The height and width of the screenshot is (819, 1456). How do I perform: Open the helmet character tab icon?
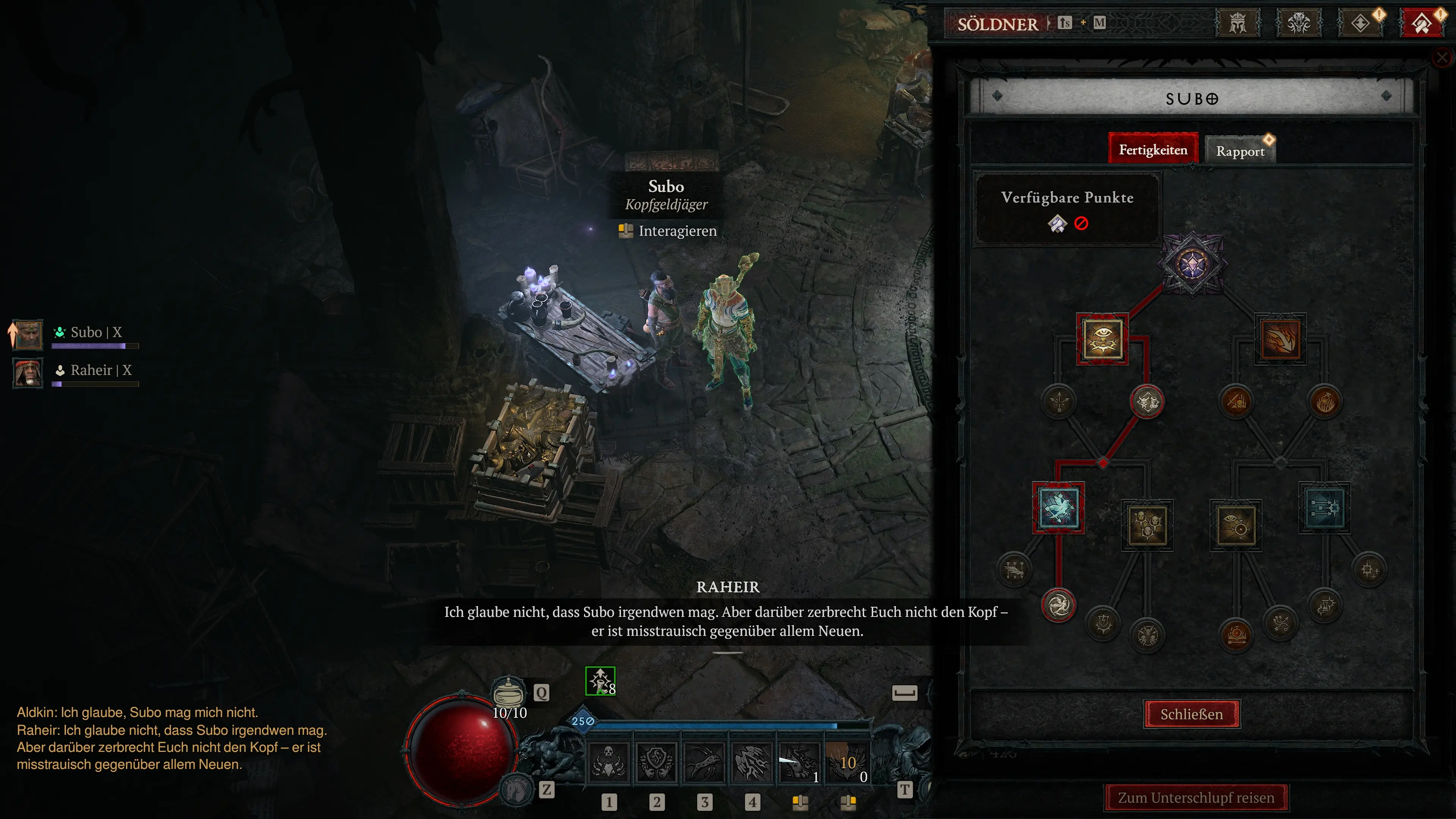point(1238,24)
